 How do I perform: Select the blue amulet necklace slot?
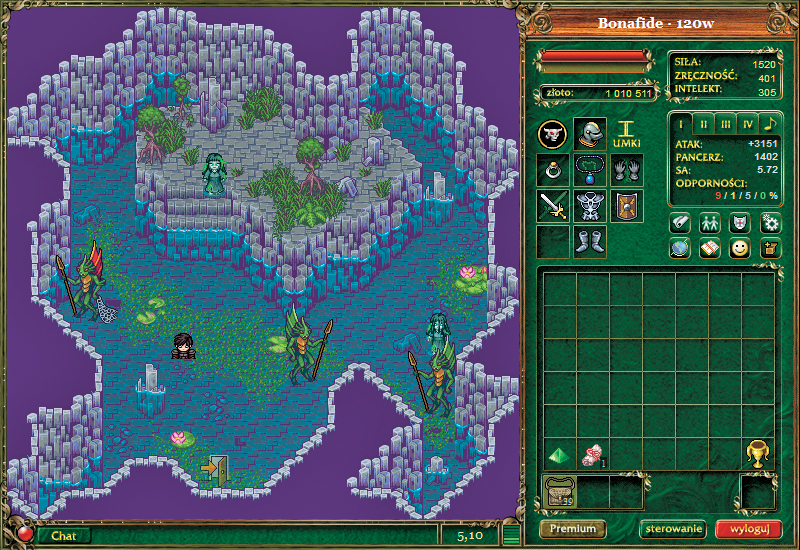pos(589,170)
